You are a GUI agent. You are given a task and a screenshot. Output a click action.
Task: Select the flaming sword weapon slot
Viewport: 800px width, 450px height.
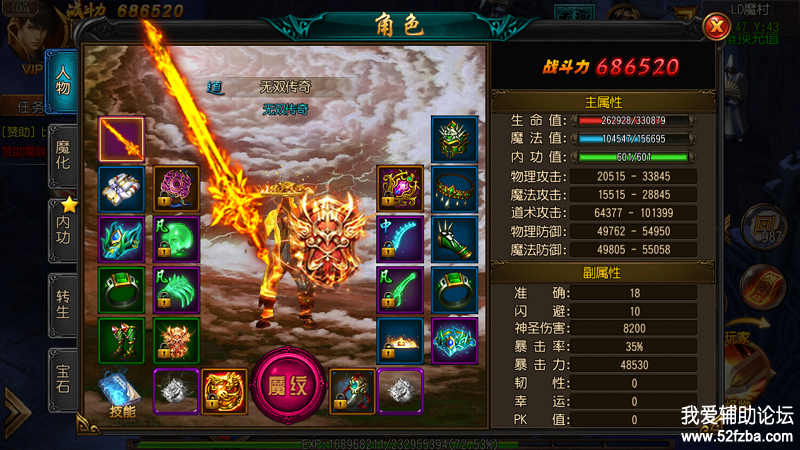point(121,138)
